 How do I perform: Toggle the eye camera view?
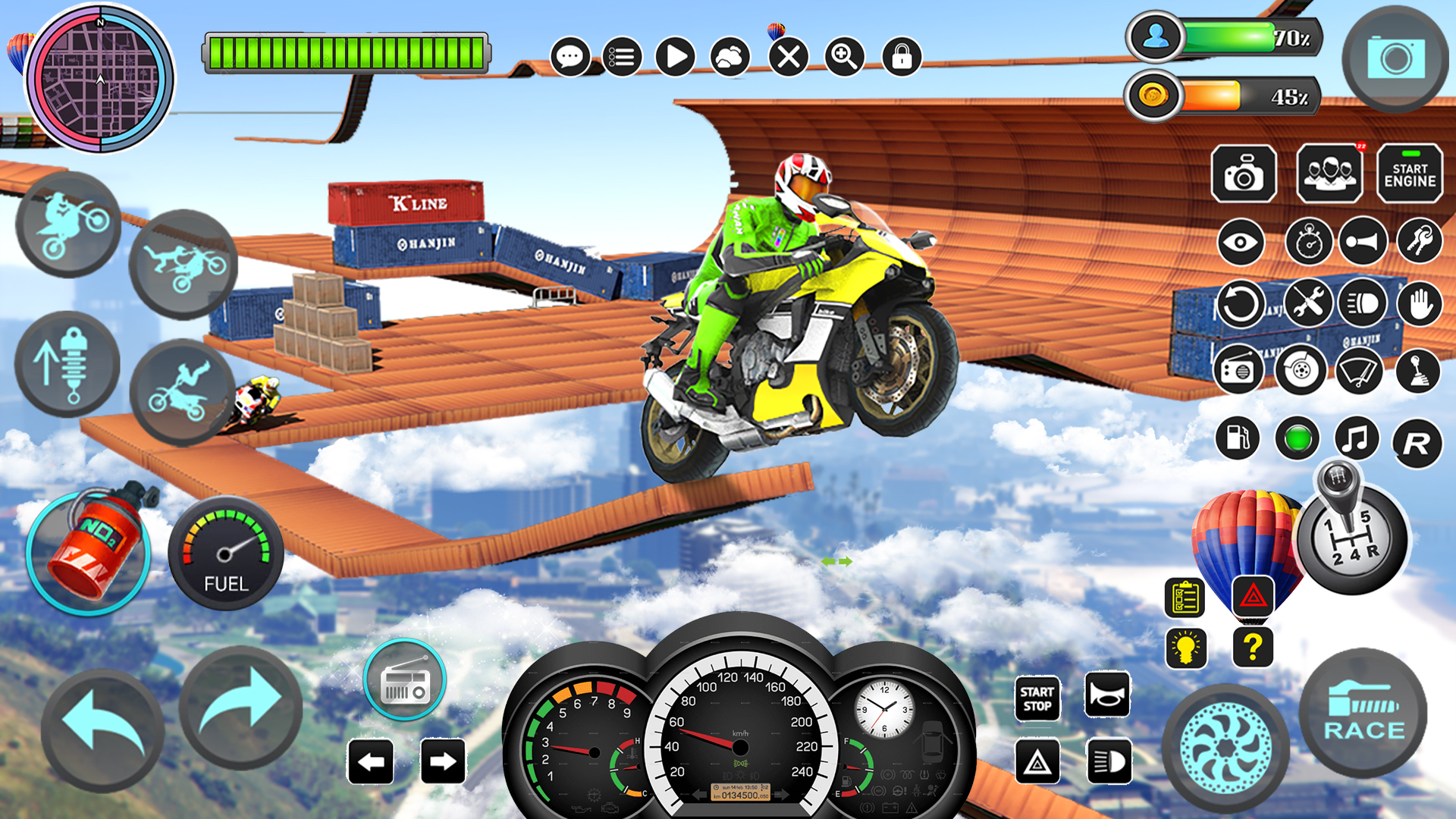1241,241
